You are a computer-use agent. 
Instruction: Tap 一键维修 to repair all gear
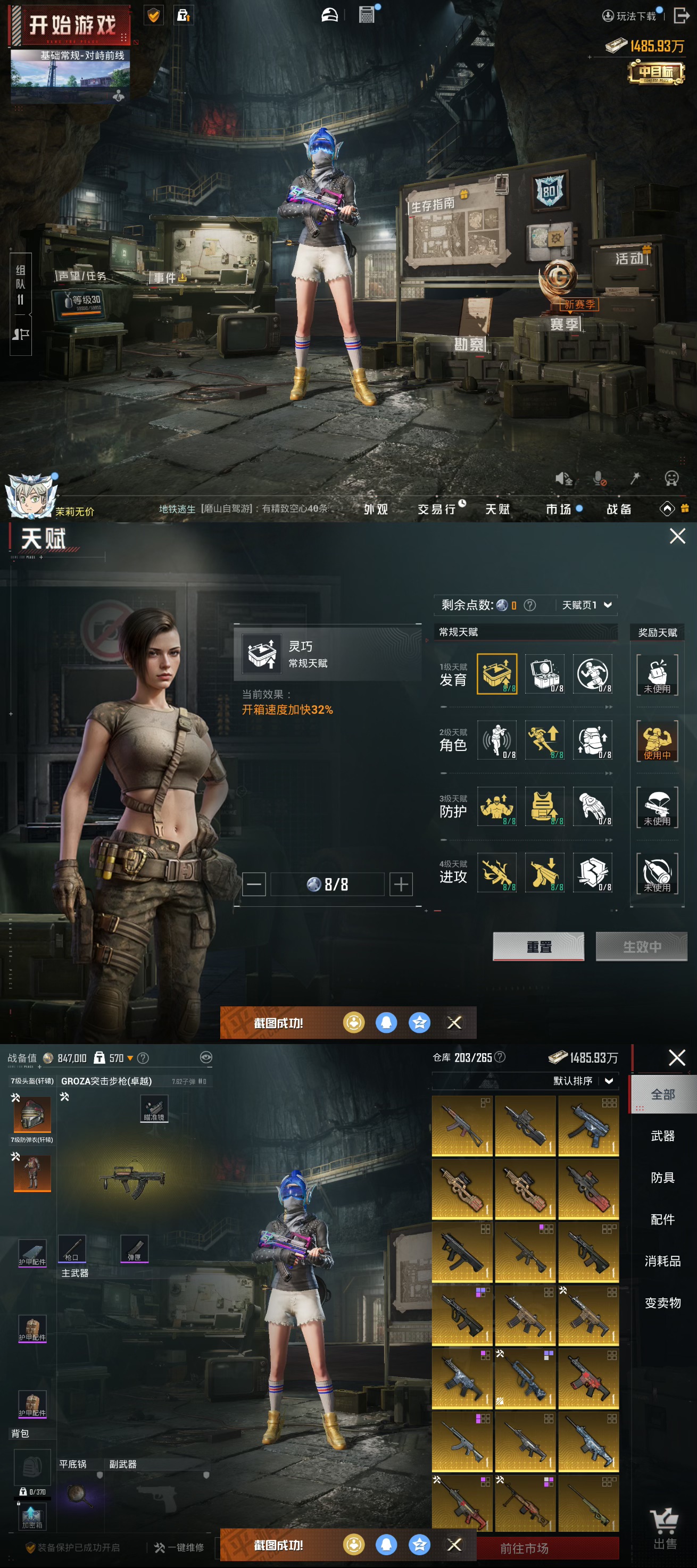tap(180, 1547)
